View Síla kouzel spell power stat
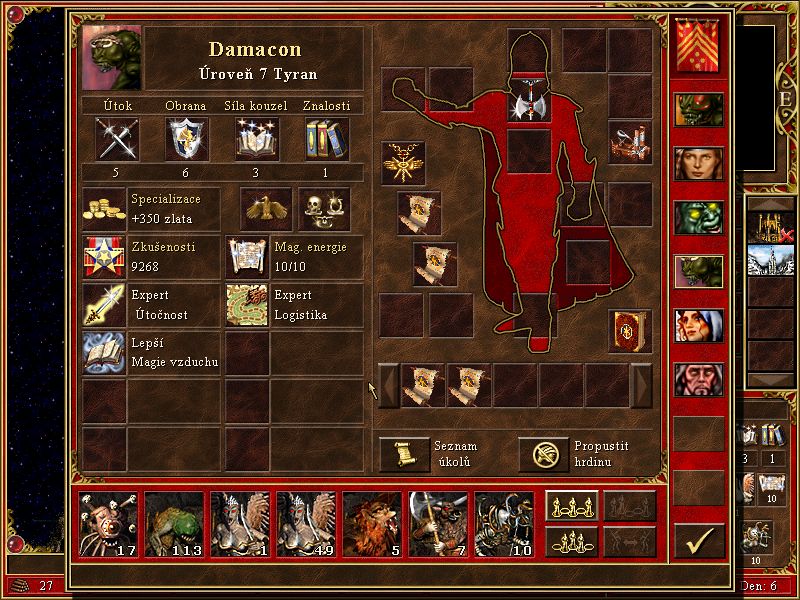 tap(256, 138)
